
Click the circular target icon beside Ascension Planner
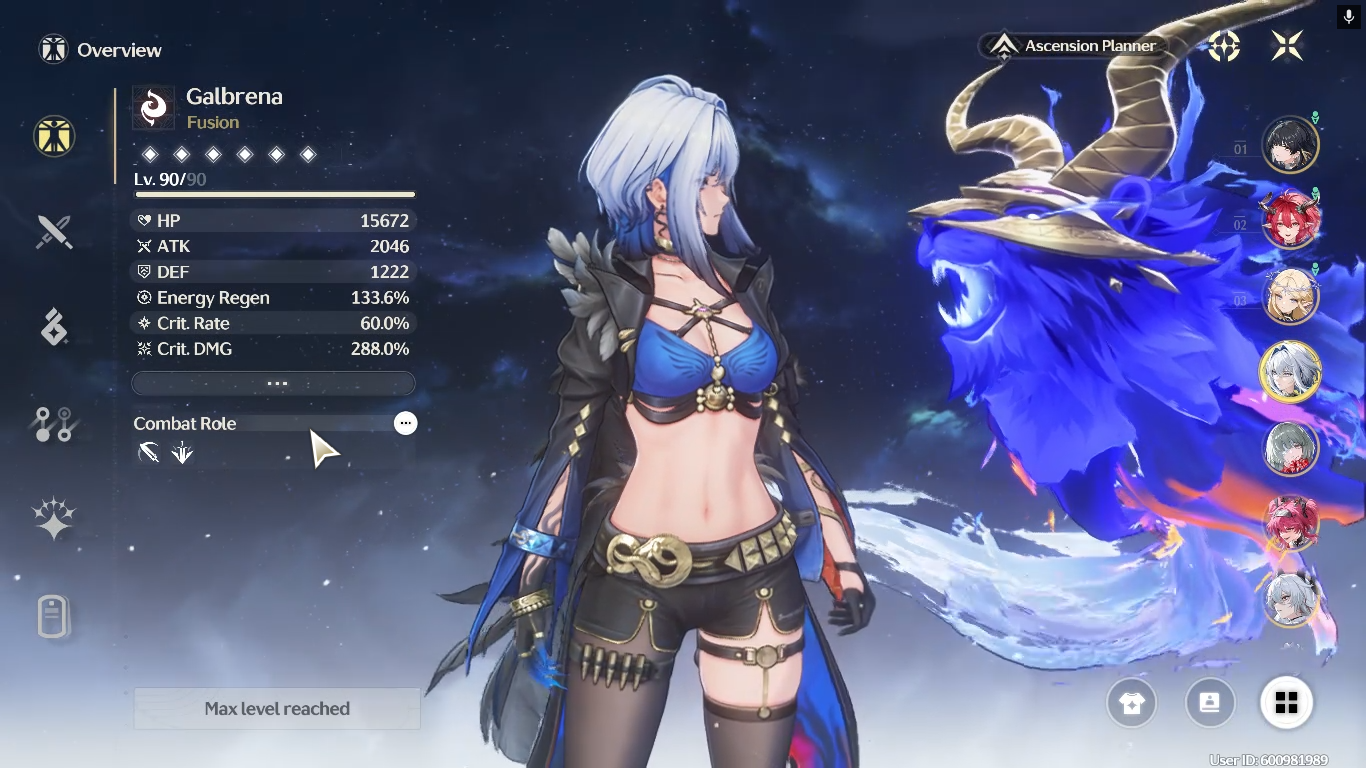(1224, 45)
